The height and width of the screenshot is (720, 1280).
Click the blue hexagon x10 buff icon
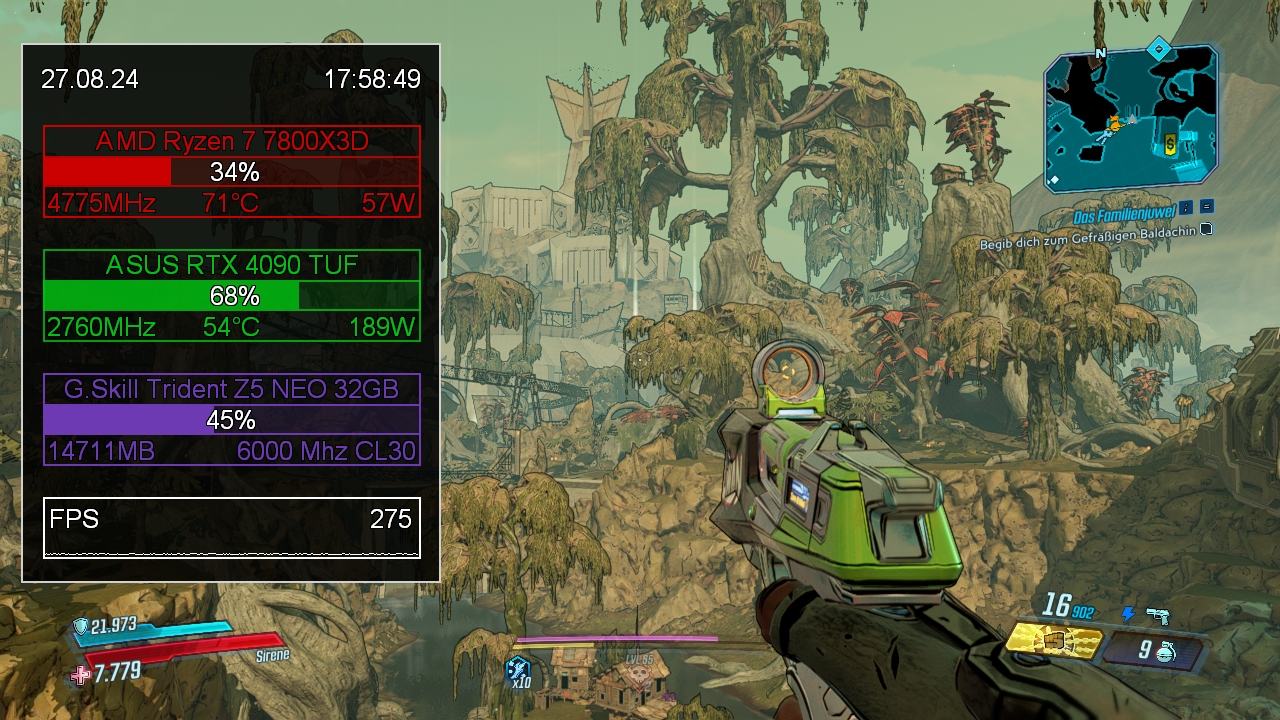[x=517, y=668]
